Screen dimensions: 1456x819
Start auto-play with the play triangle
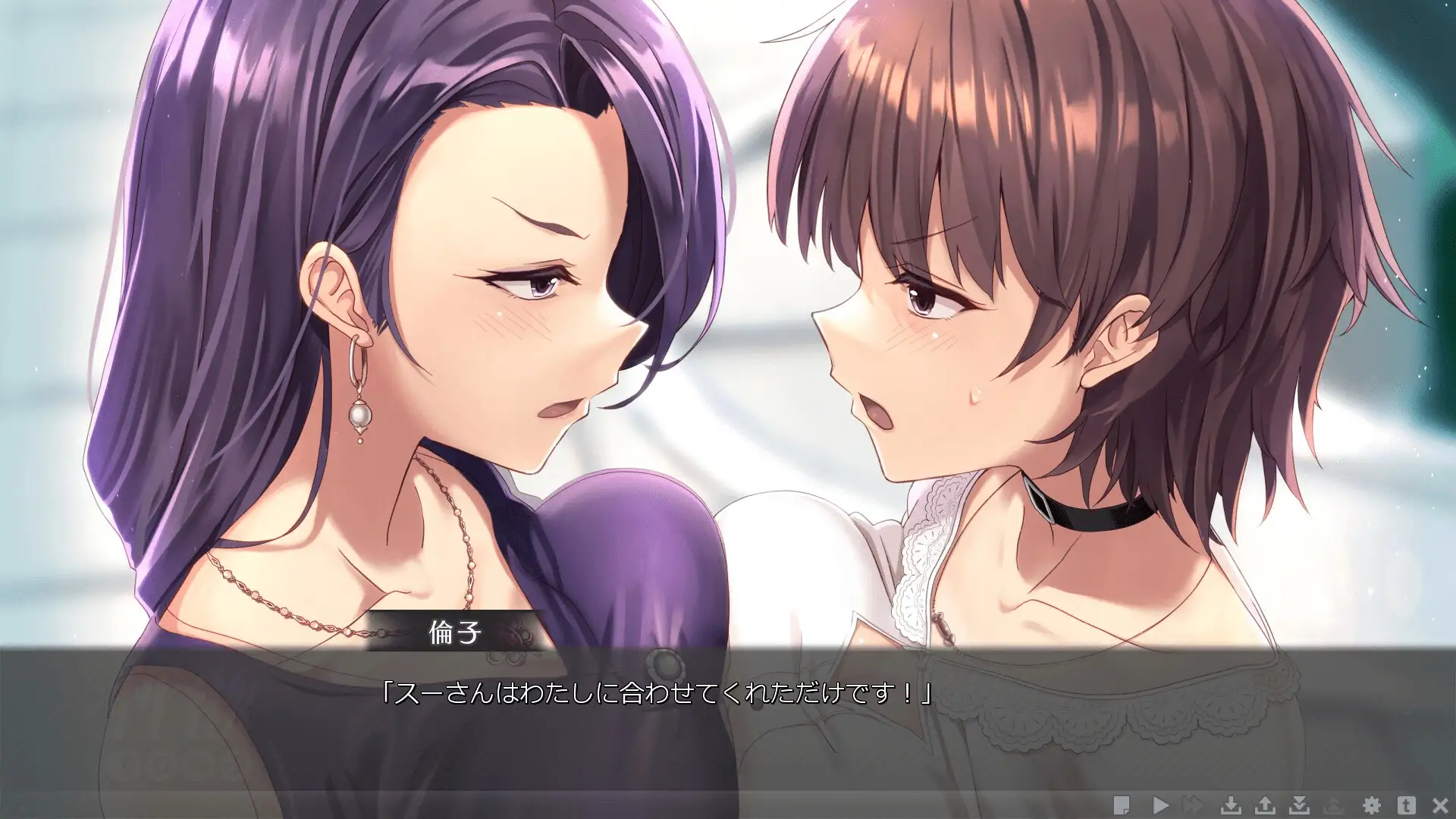click(x=1160, y=805)
